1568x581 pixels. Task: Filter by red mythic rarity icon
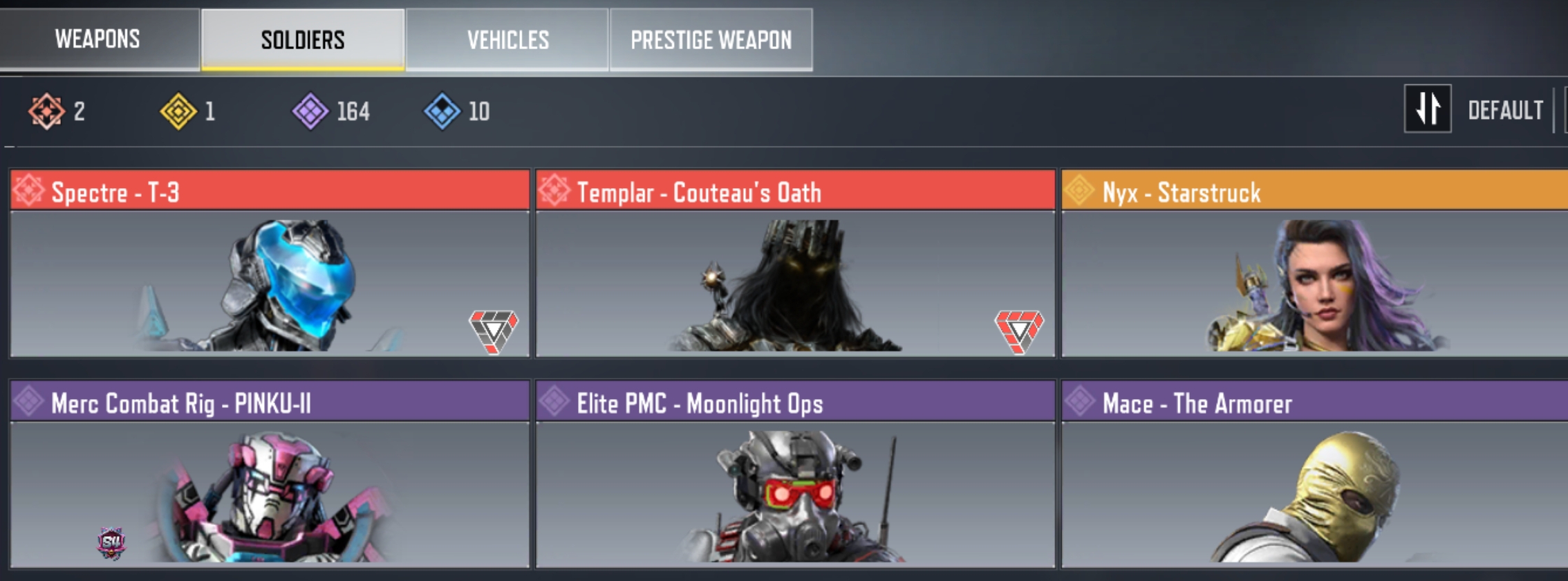[x=46, y=111]
